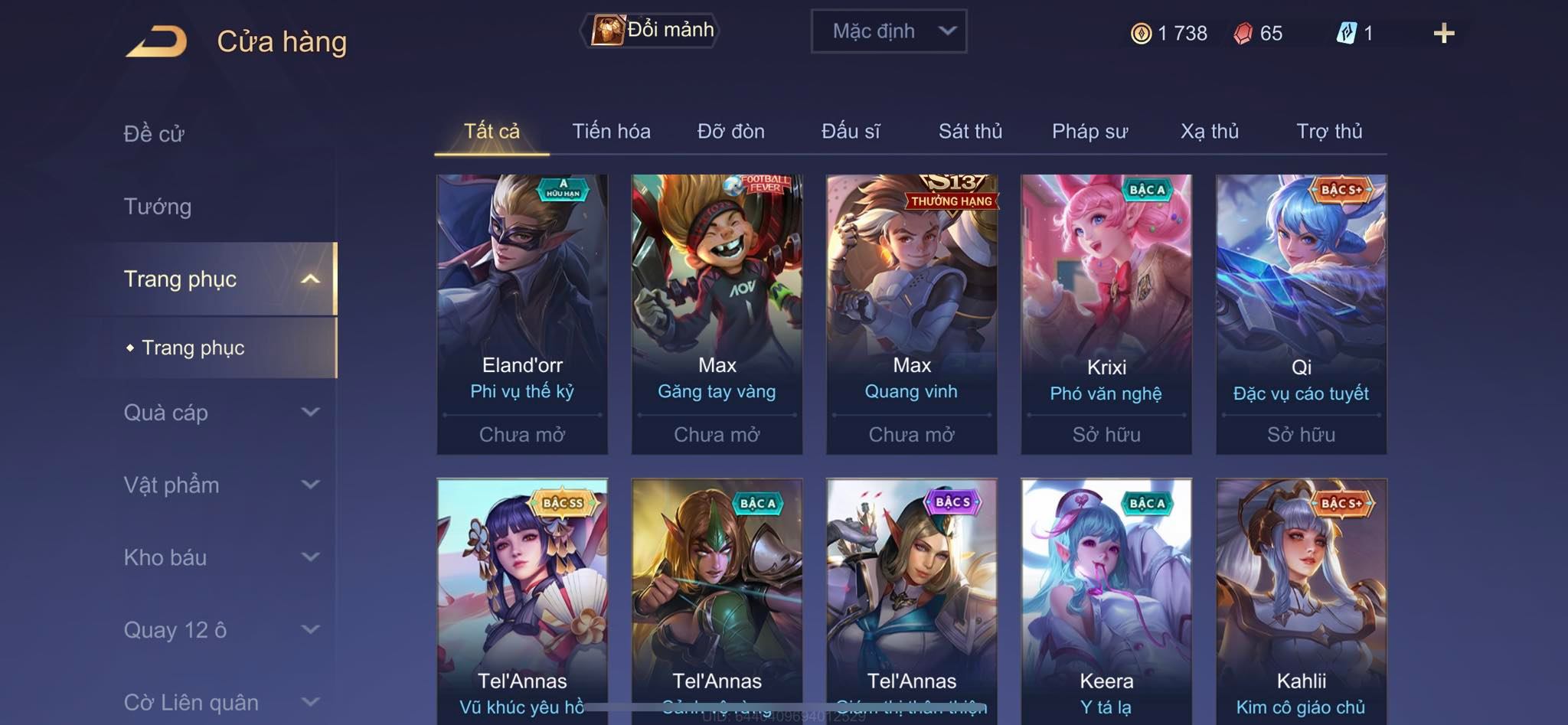Image resolution: width=1568 pixels, height=725 pixels.
Task: Switch to the Tiến hóa tab
Action: 611,132
